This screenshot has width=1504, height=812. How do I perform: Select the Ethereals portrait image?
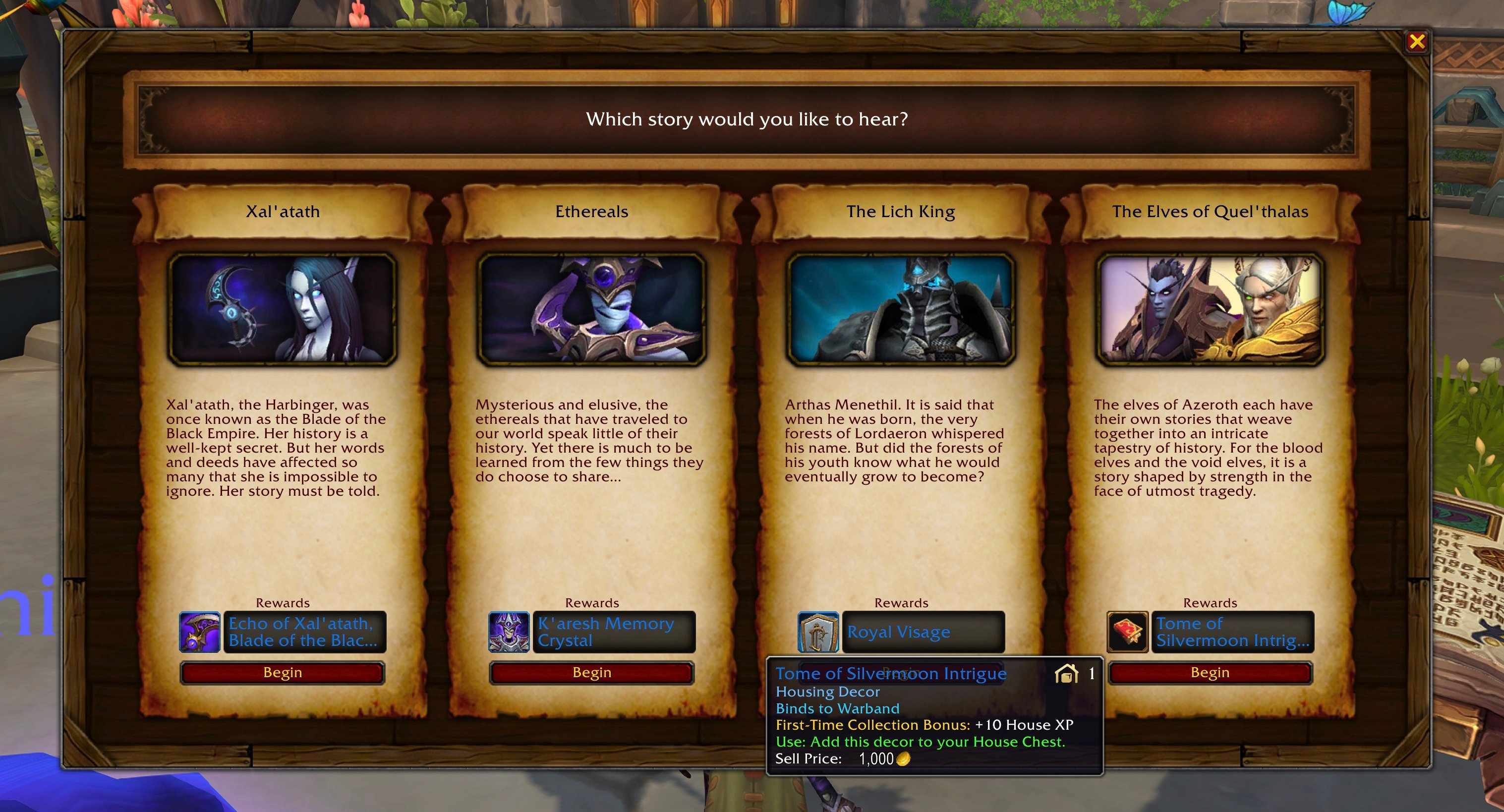(x=591, y=309)
